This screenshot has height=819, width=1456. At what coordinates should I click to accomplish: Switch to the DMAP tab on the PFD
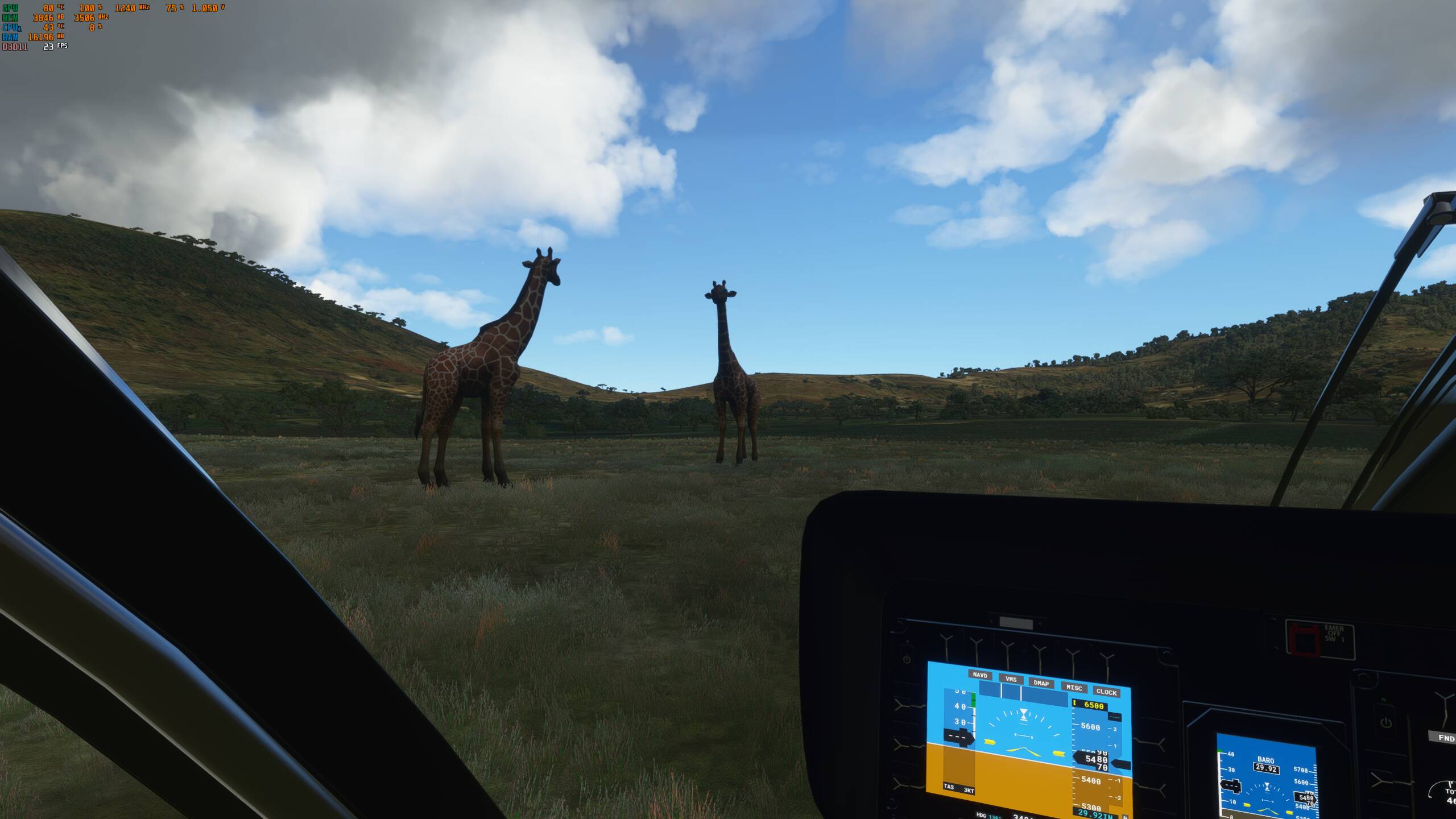pyautogui.click(x=1041, y=684)
